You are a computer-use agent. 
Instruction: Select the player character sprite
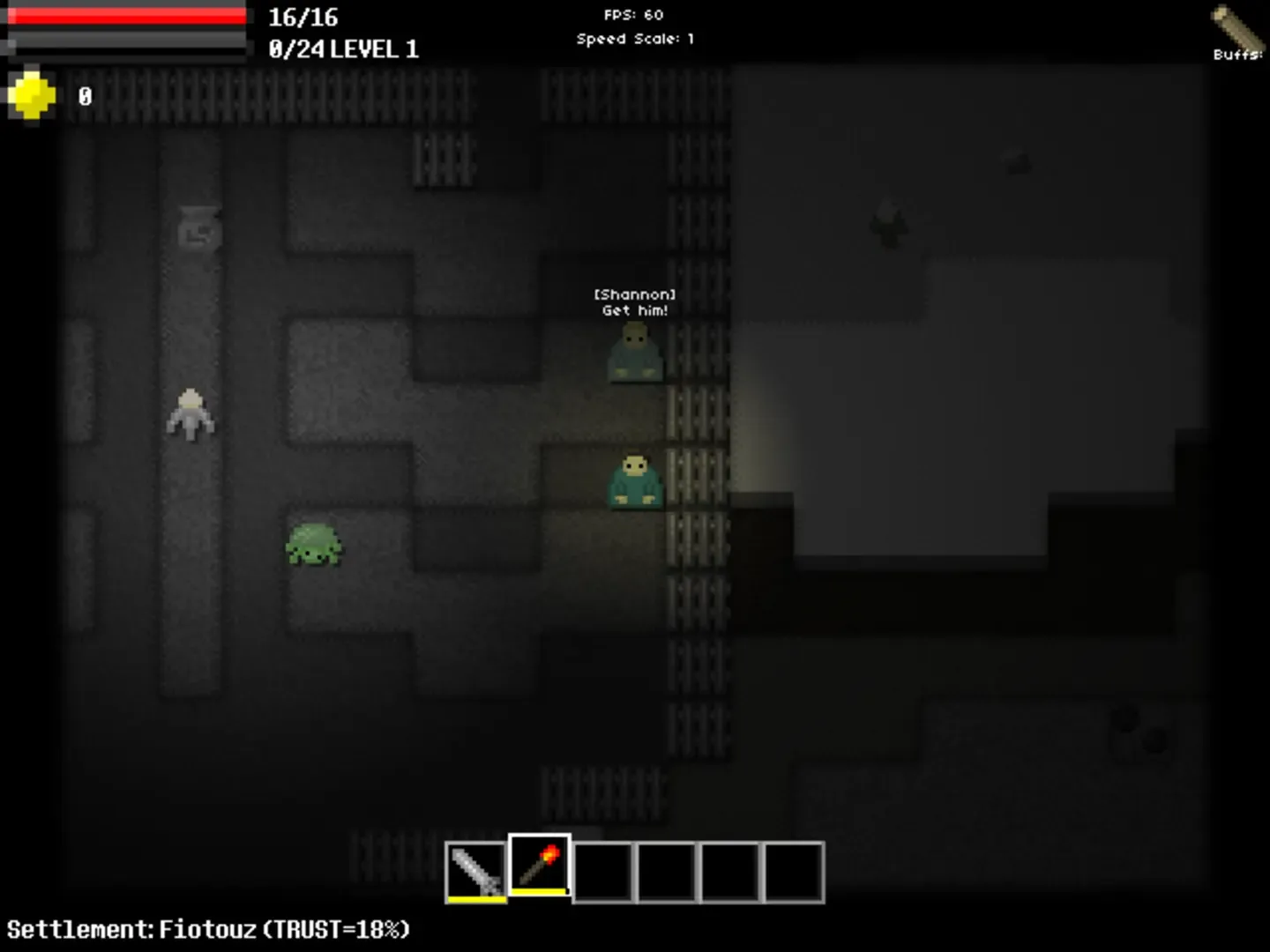192,414
